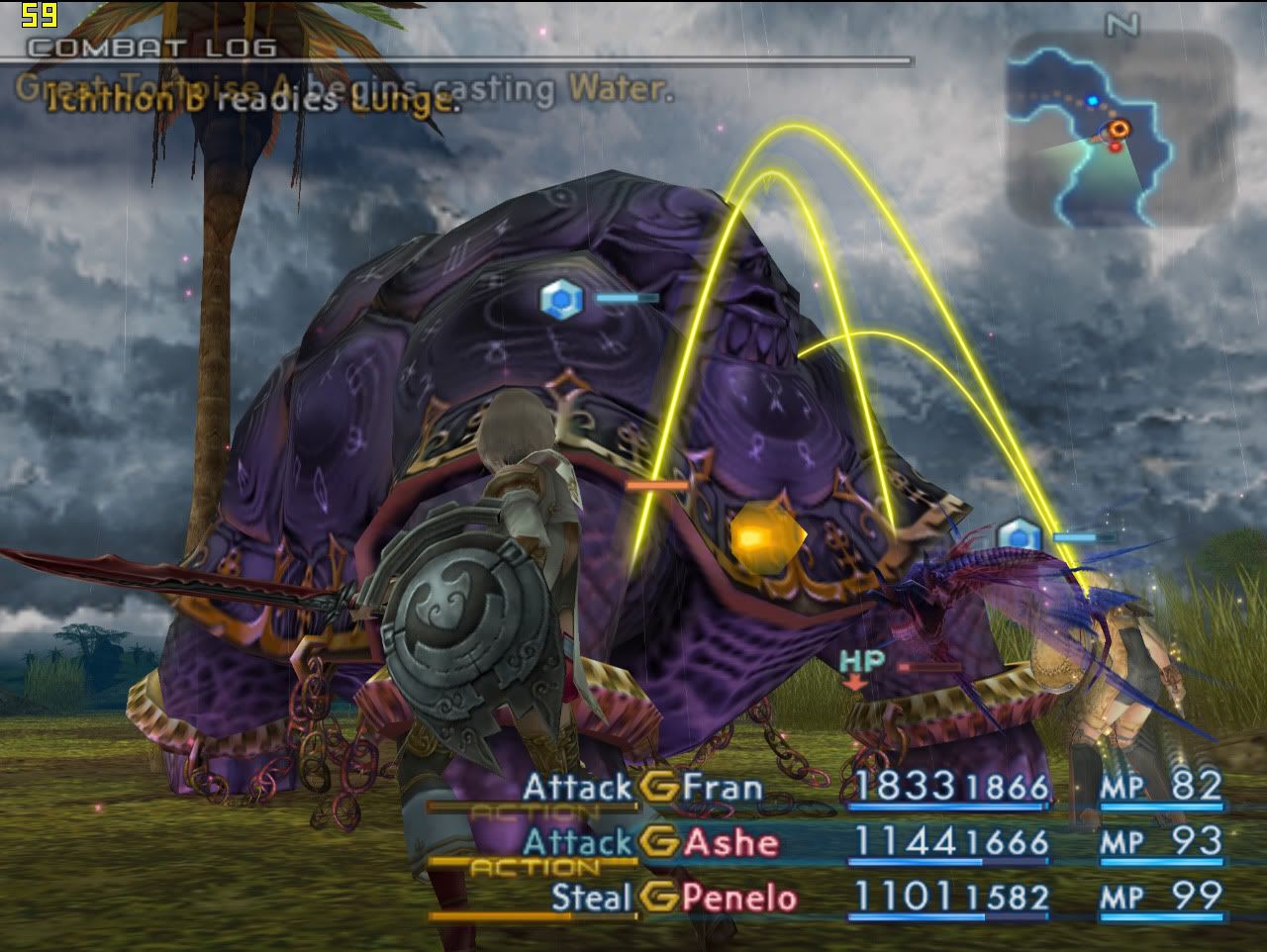This screenshot has height=952, width=1267.
Task: Pick Penelo from the party panel
Action: [x=739, y=899]
